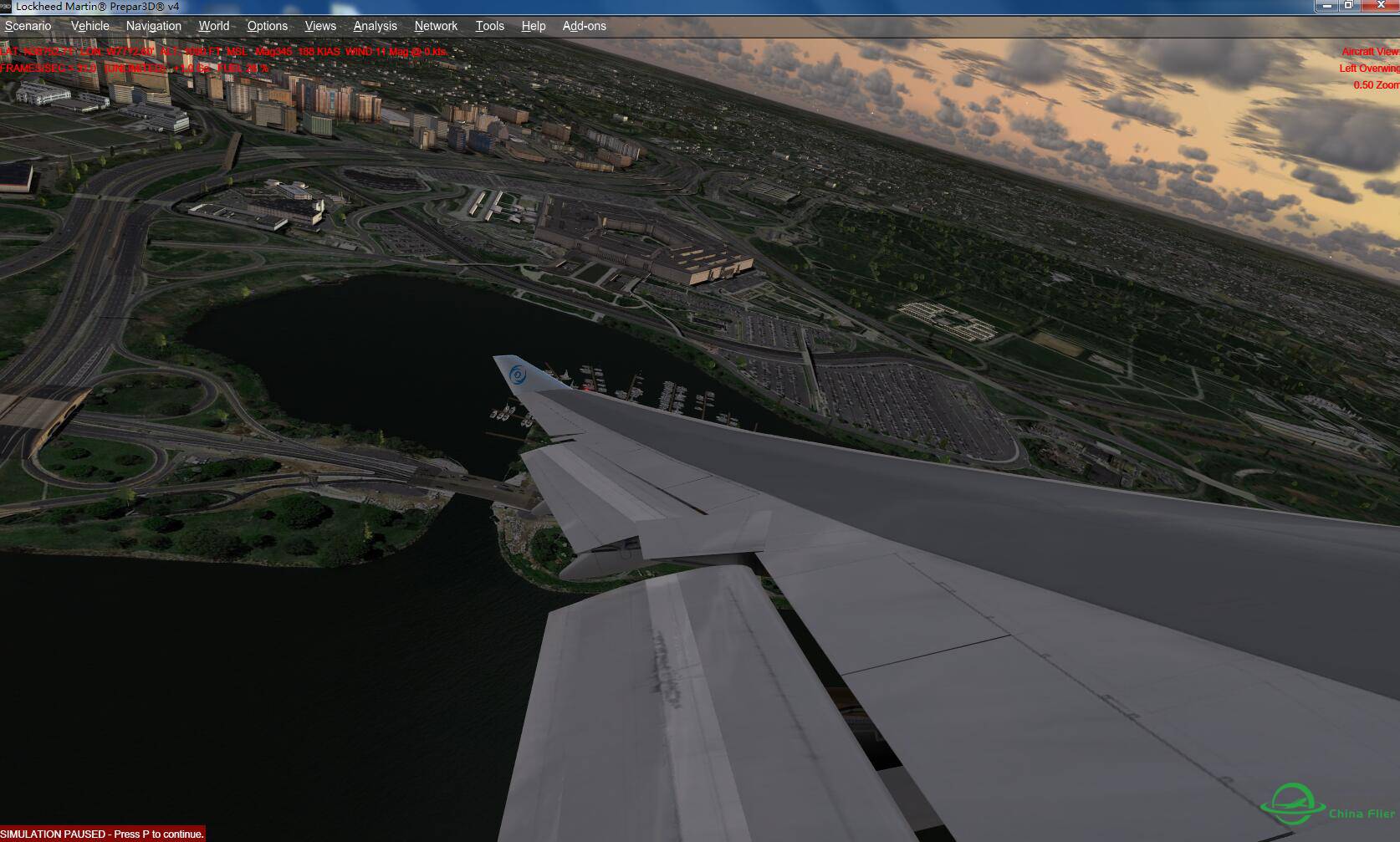Open the Add-ons menu
This screenshot has height=842, width=1400.
coord(584,26)
